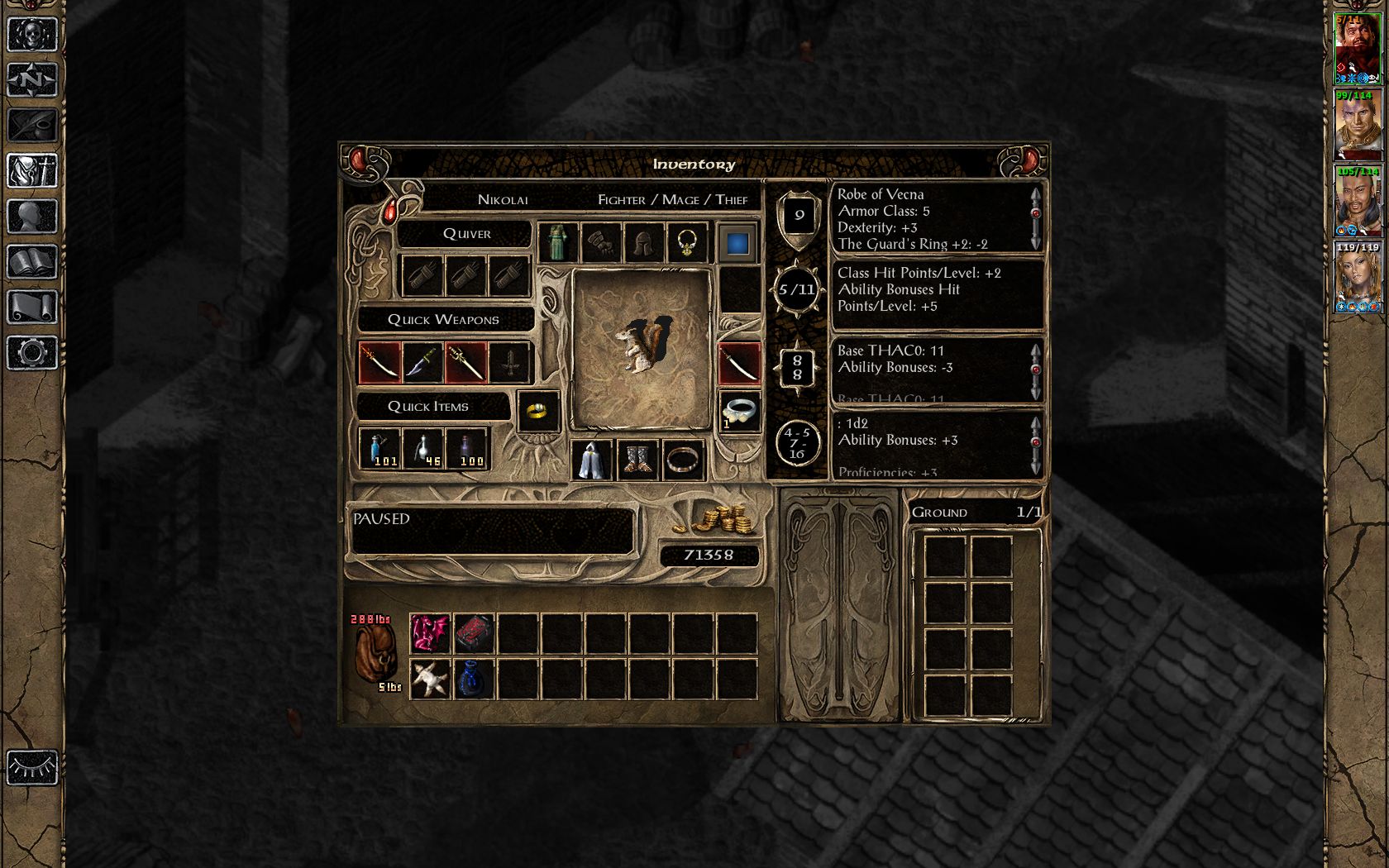This screenshot has width=1389, height=868.
Task: Open the journal with the quill button
Action: click(32, 126)
